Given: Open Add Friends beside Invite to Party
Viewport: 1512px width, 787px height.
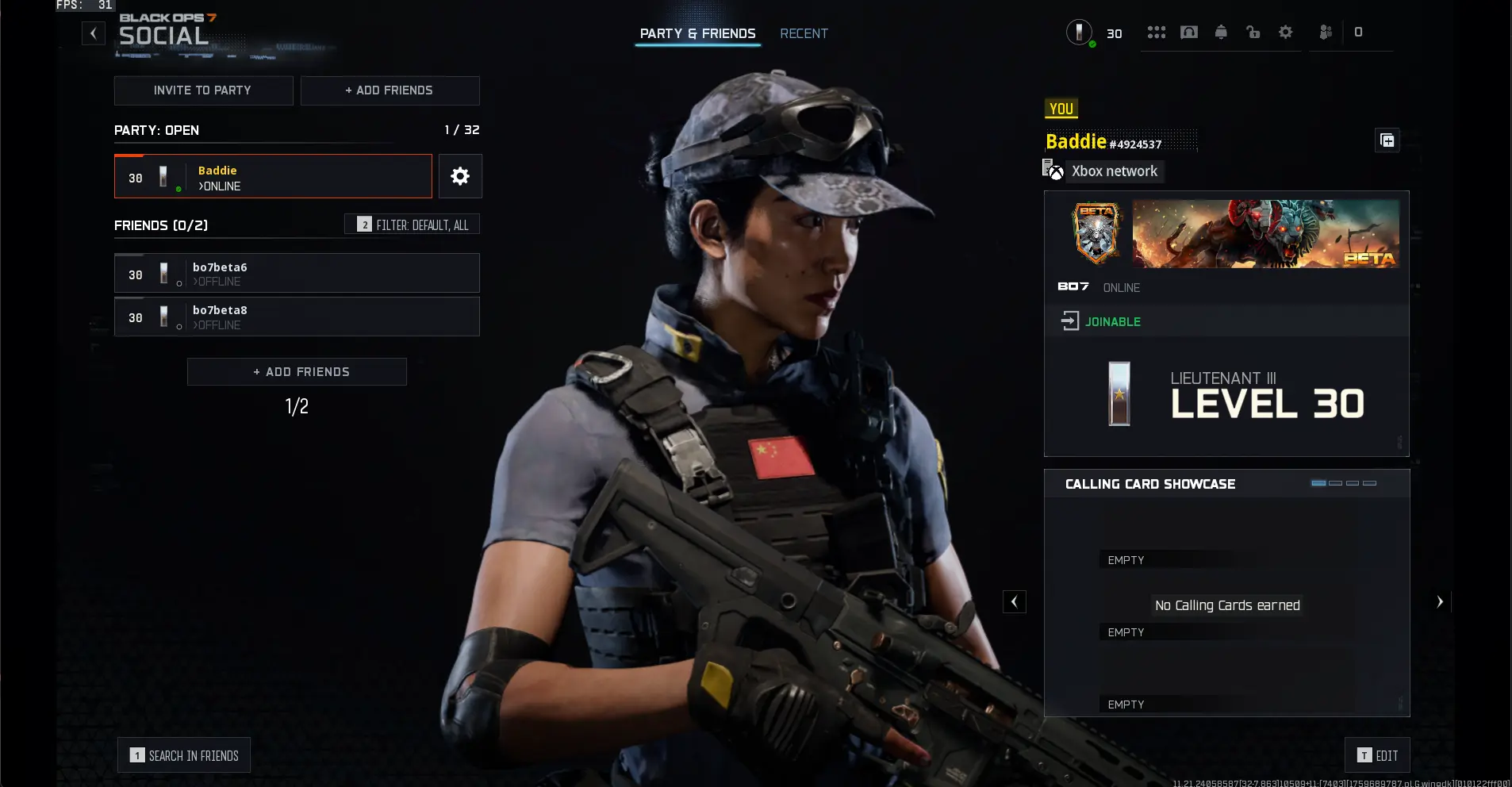Looking at the screenshot, I should click(390, 90).
